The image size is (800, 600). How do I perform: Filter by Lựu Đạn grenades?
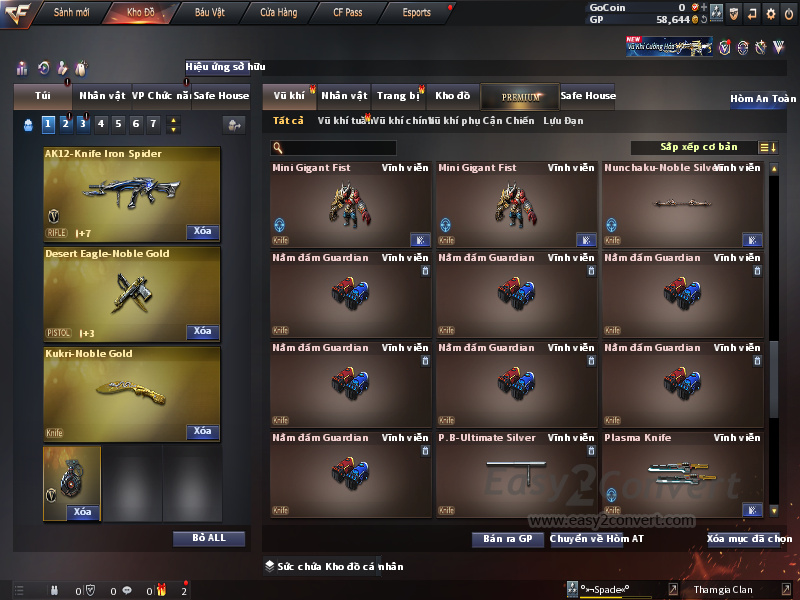coord(563,121)
